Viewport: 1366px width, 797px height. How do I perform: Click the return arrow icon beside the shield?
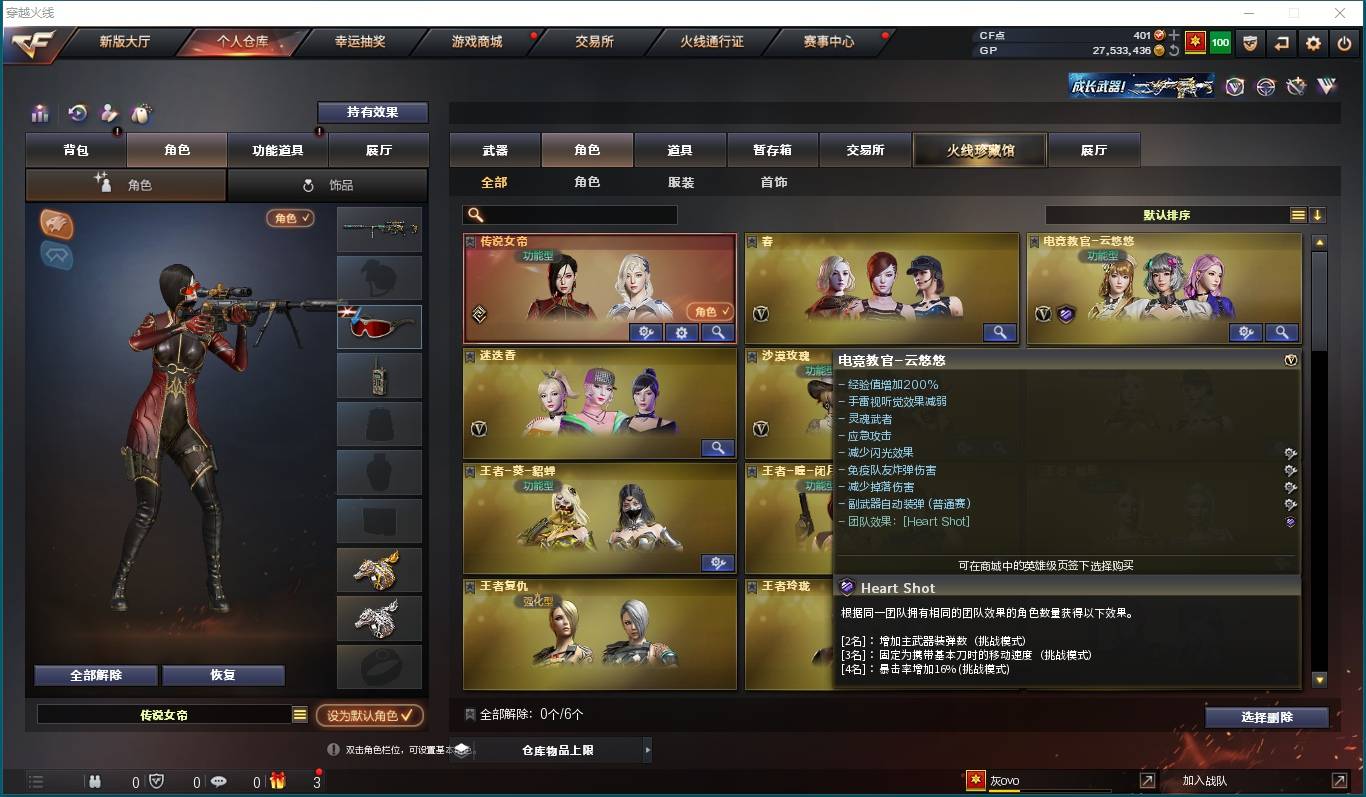click(1279, 43)
